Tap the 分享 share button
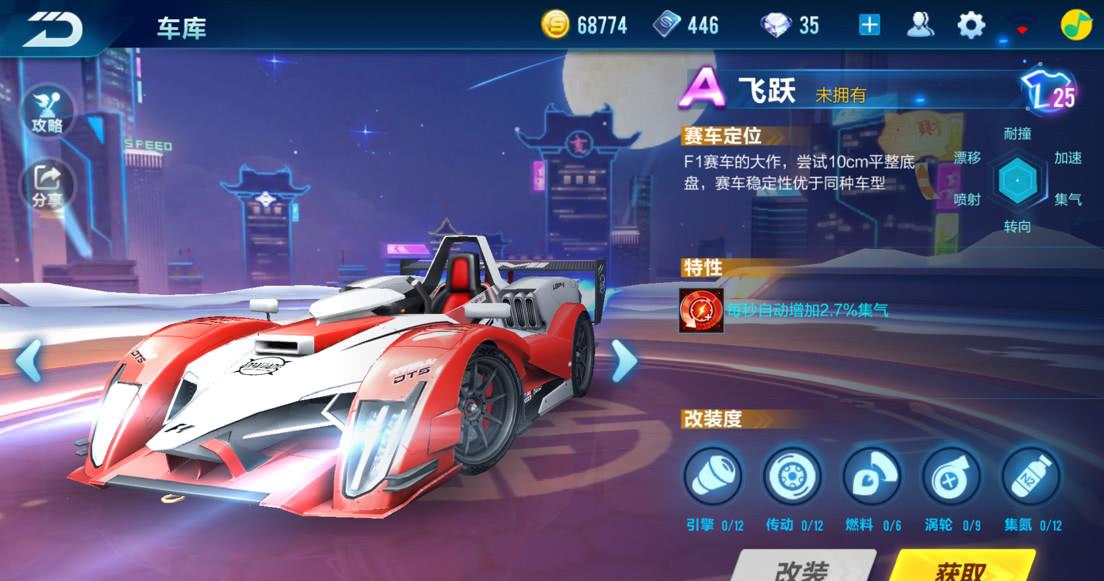1104x581 pixels. (x=47, y=184)
